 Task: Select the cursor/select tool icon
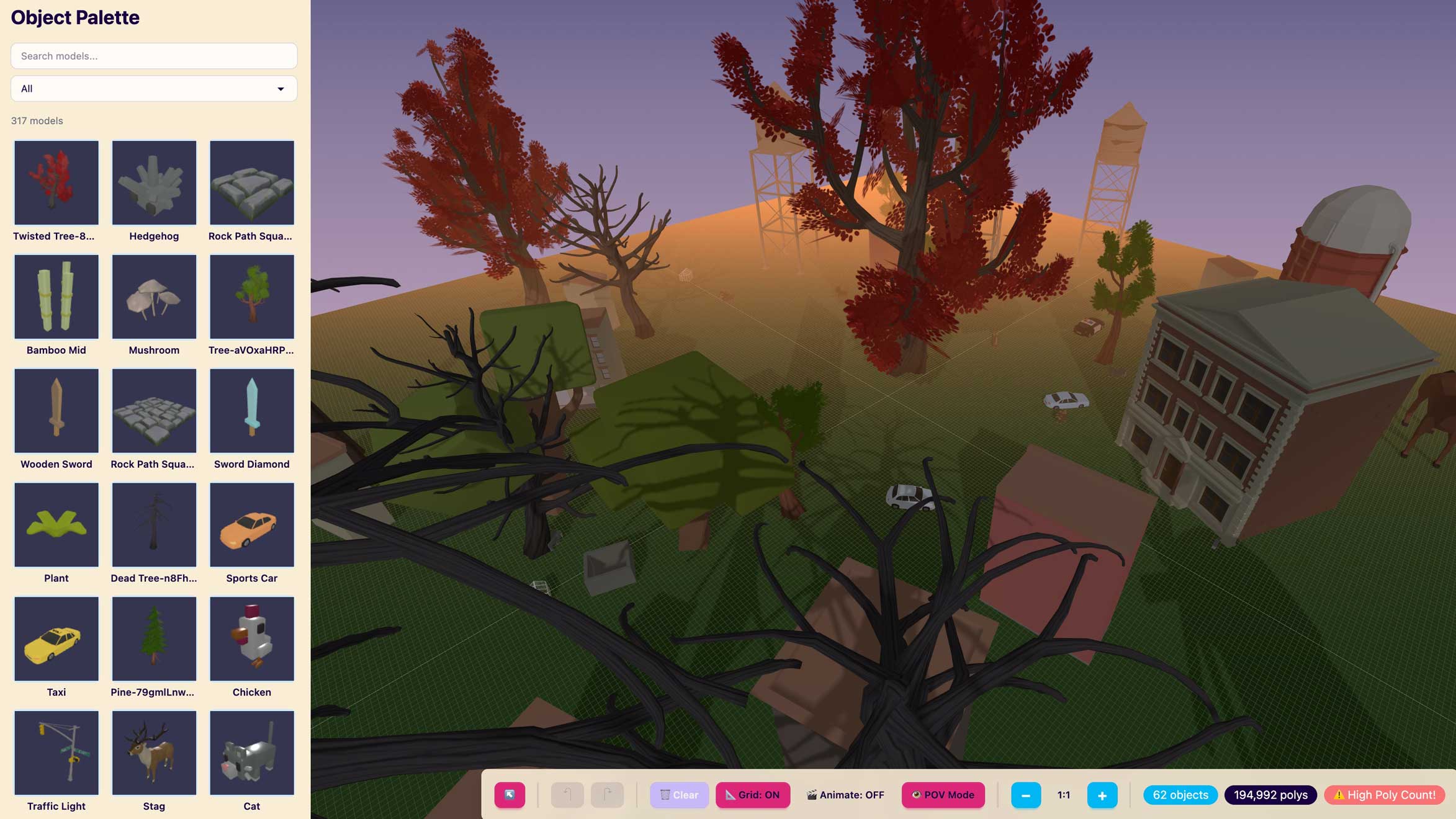click(x=510, y=795)
